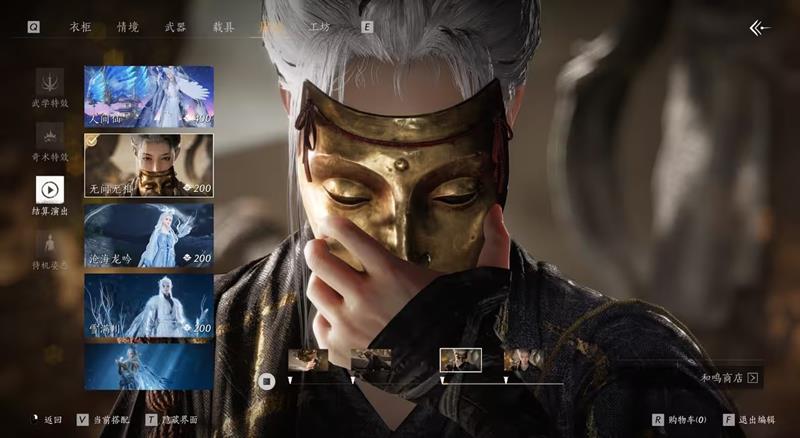Select the 结算演出 category
This screenshot has width=800, height=438.
click(x=50, y=196)
